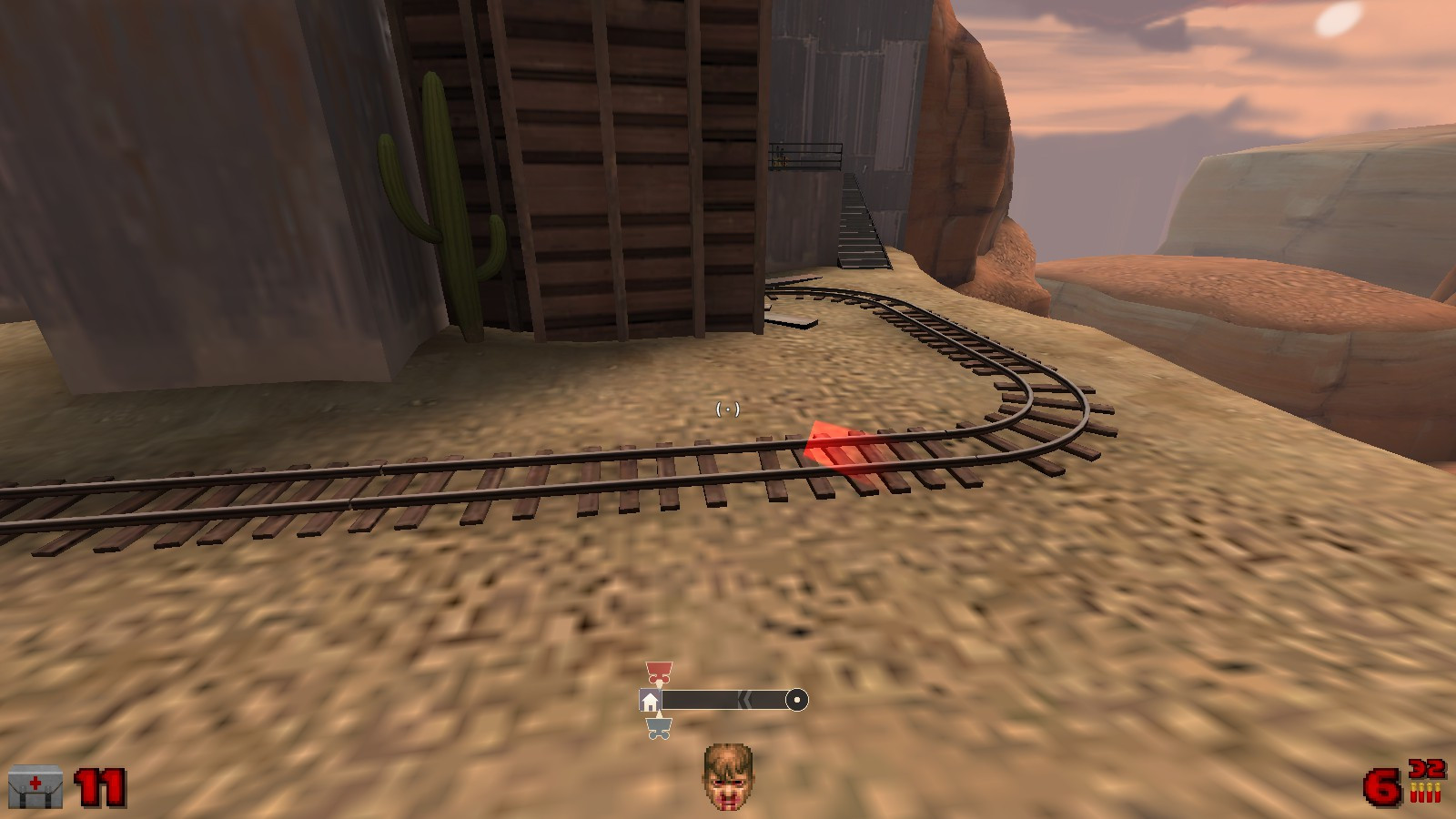Click the crosshair at screen center
1456x819 pixels.
tap(728, 409)
